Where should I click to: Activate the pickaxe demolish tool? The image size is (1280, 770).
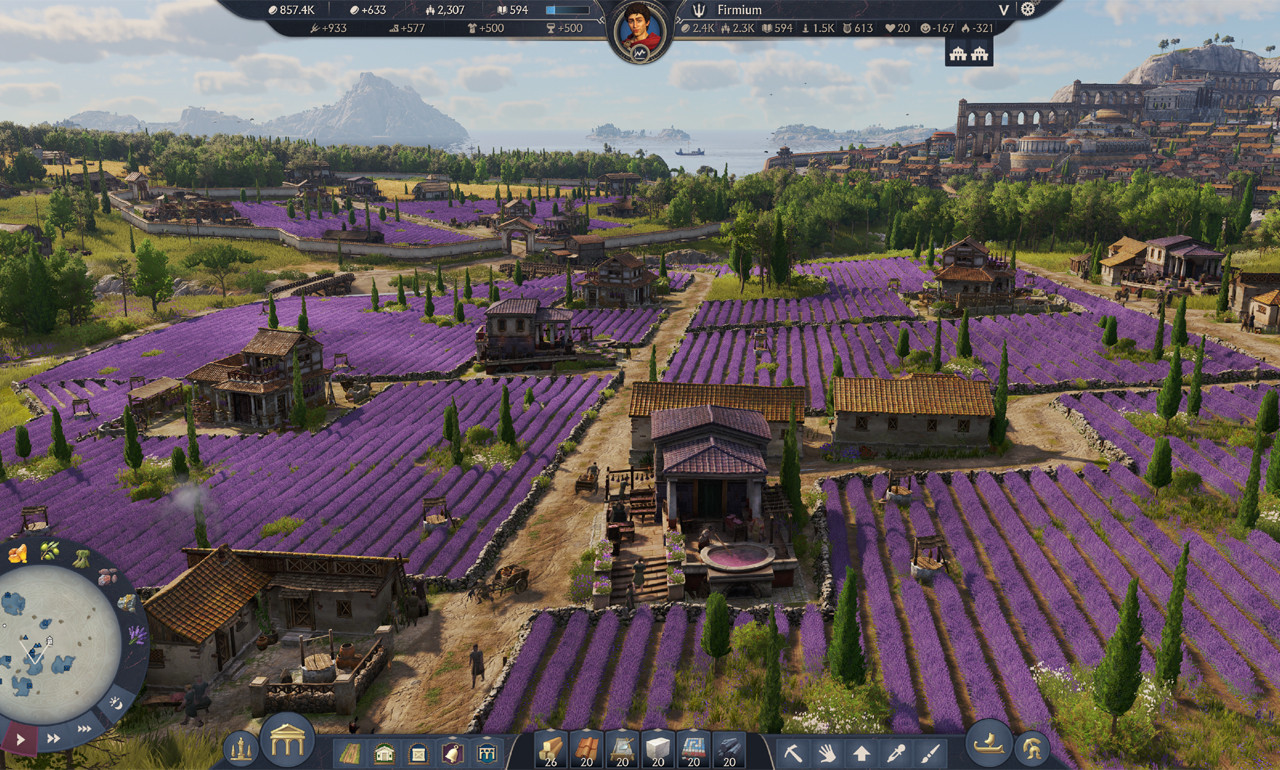(792, 753)
